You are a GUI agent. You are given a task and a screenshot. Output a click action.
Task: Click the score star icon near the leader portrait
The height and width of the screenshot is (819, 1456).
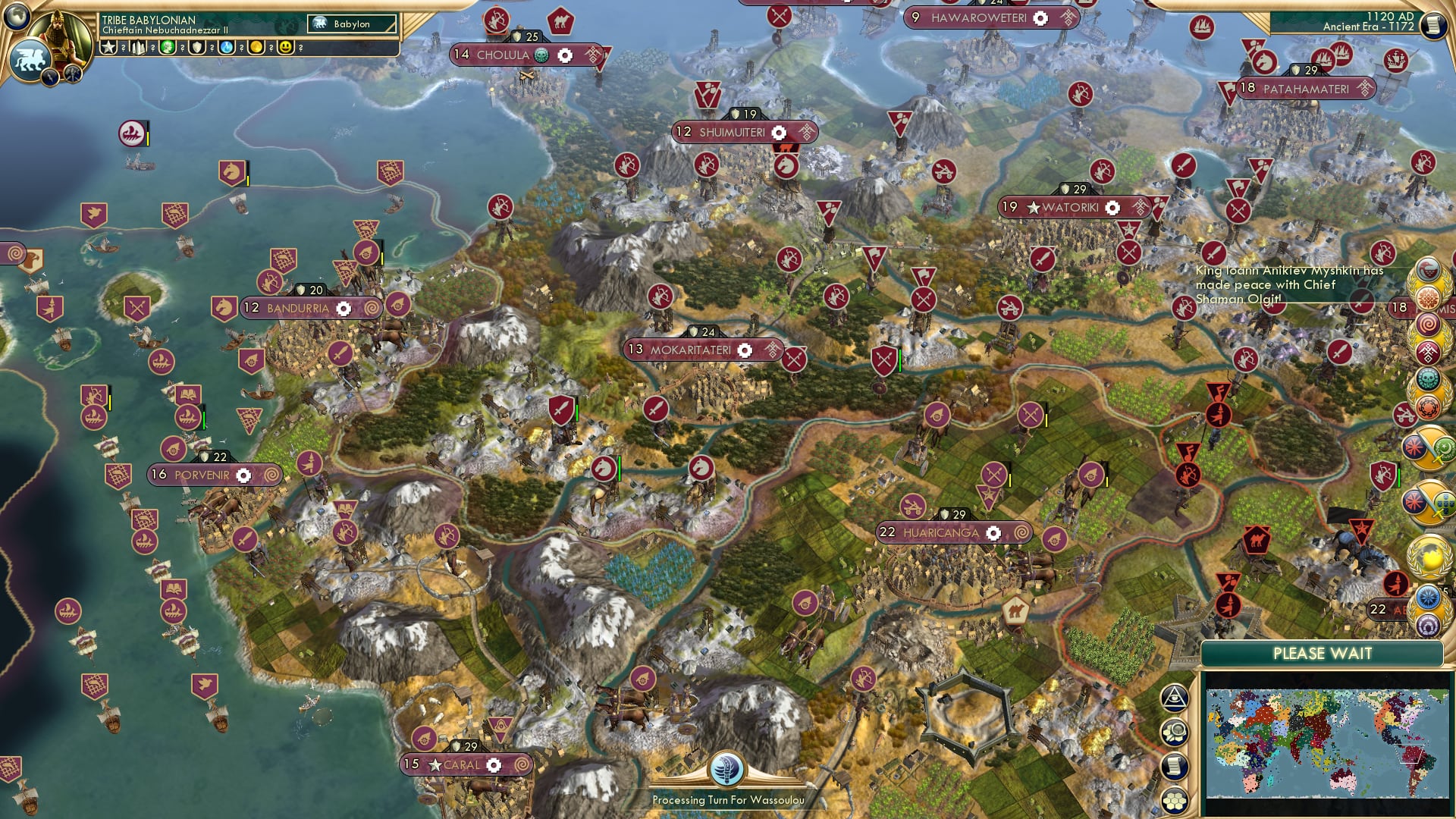pyautogui.click(x=109, y=47)
